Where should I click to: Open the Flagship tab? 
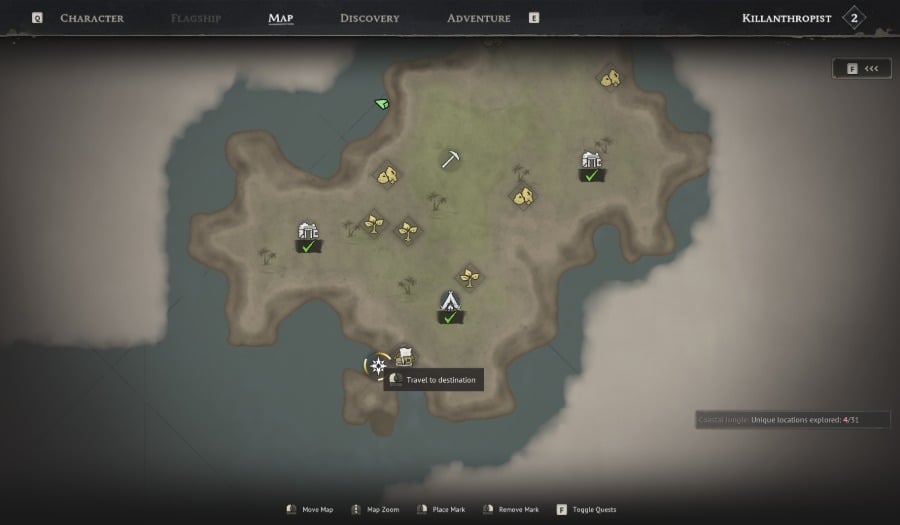pos(197,18)
